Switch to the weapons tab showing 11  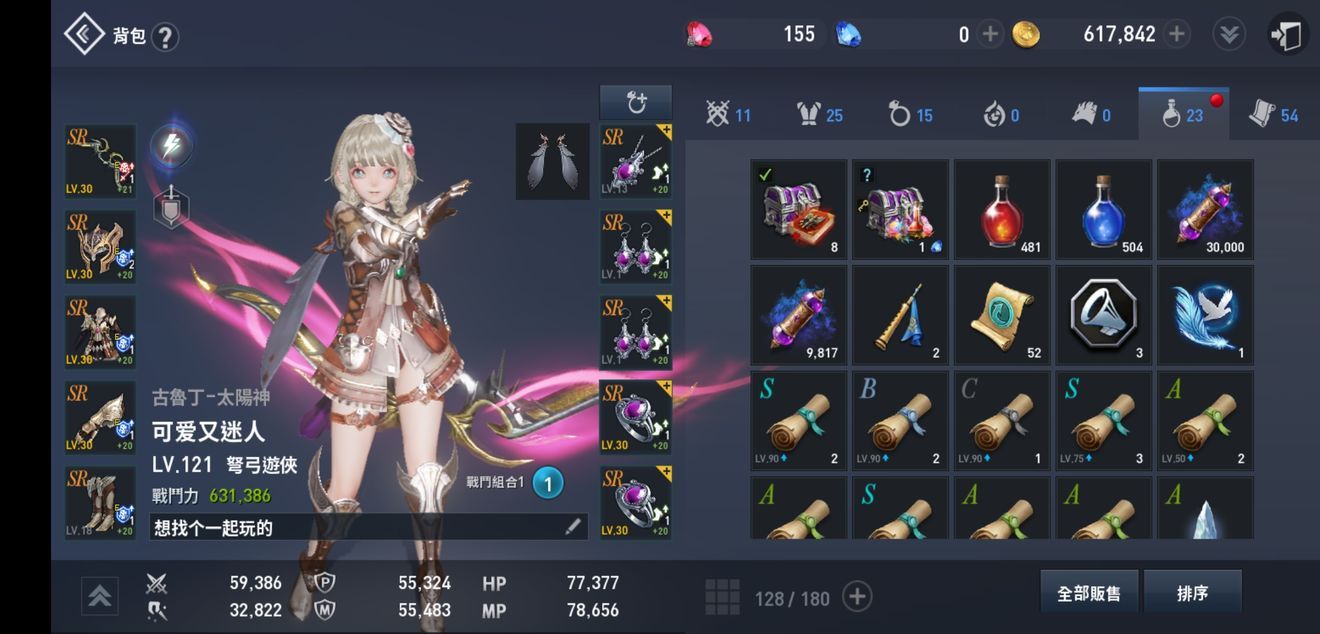pos(727,115)
